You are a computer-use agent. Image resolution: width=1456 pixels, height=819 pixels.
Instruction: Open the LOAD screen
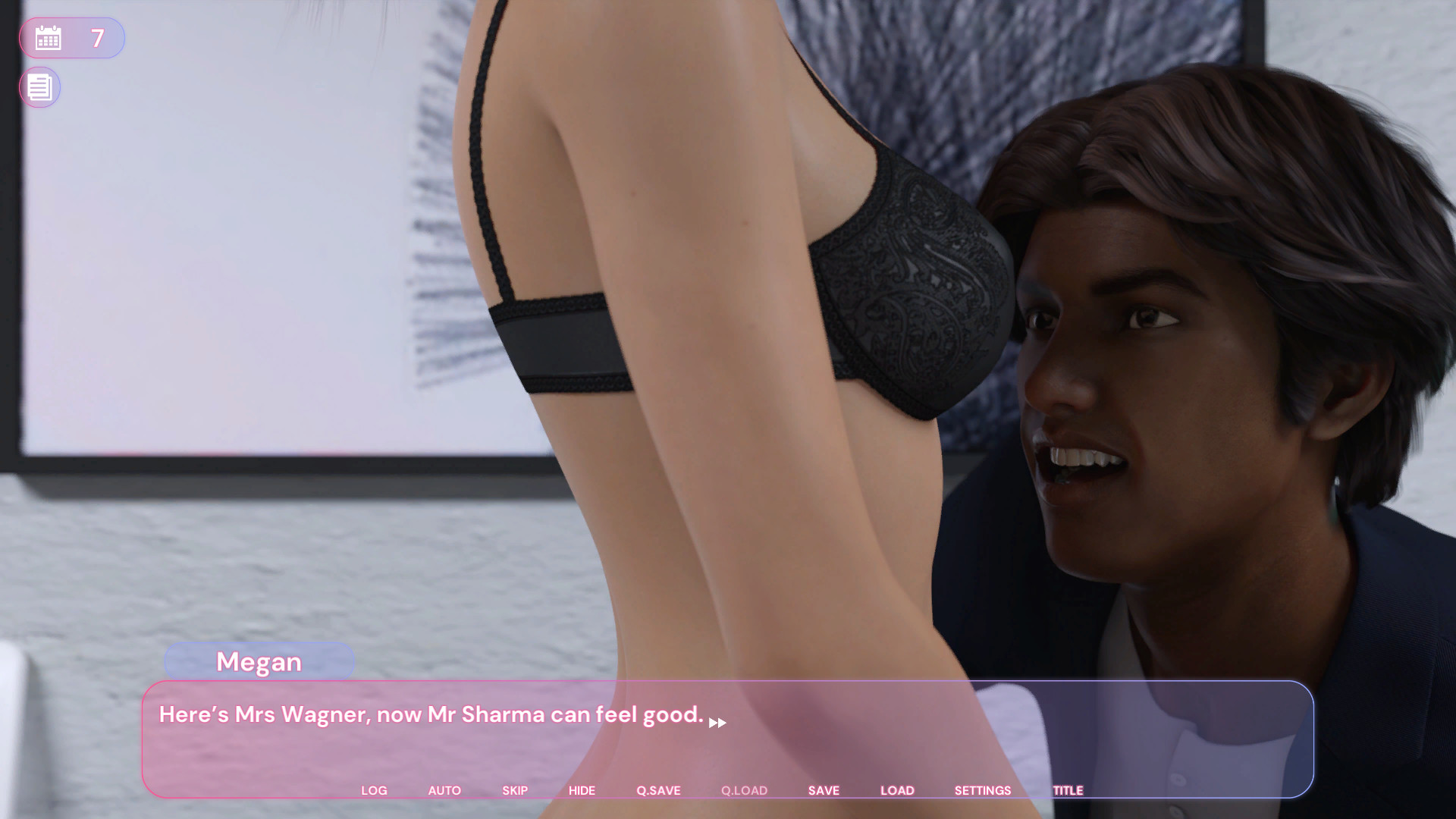tap(897, 790)
